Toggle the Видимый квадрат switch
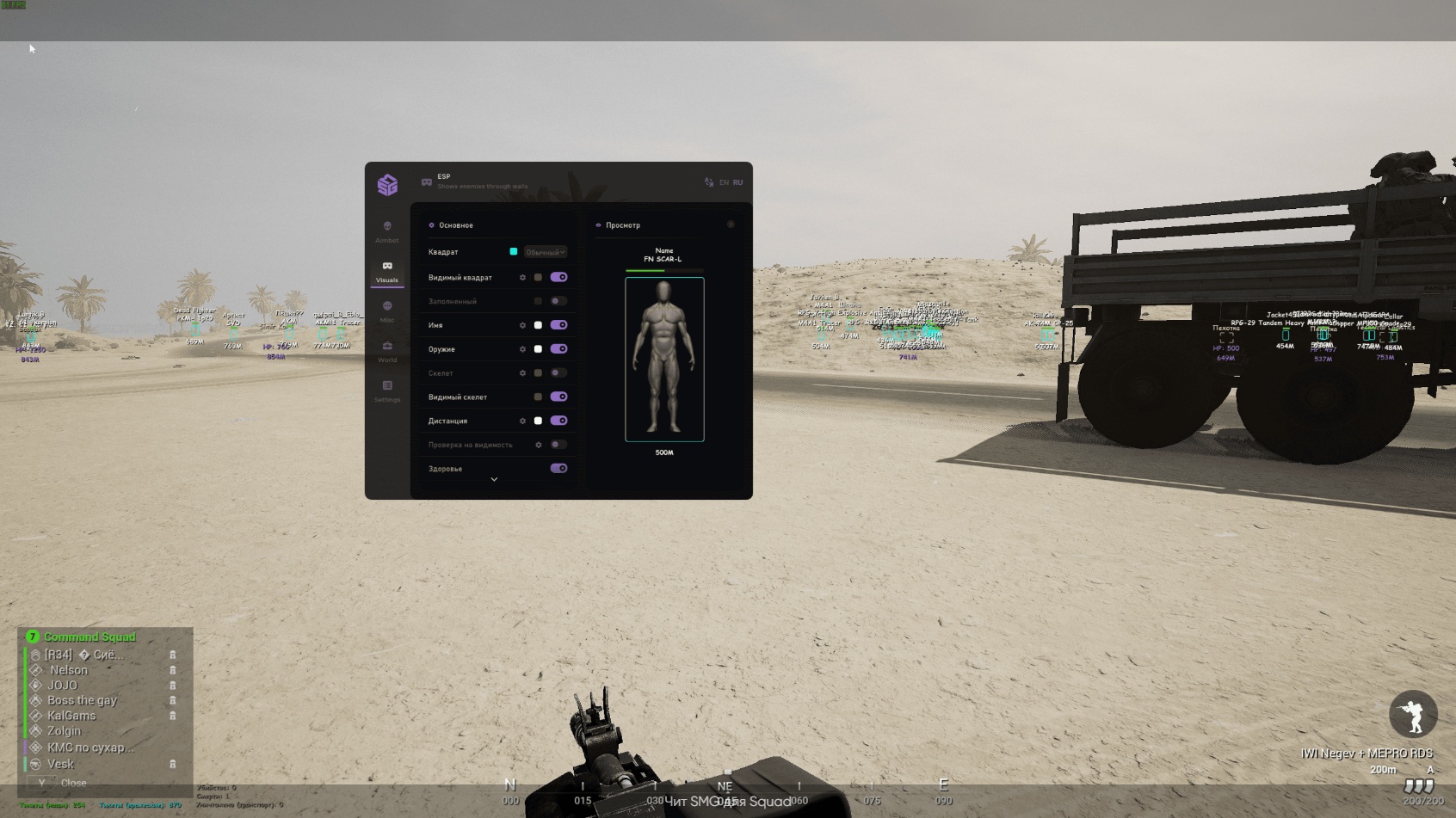 (558, 277)
